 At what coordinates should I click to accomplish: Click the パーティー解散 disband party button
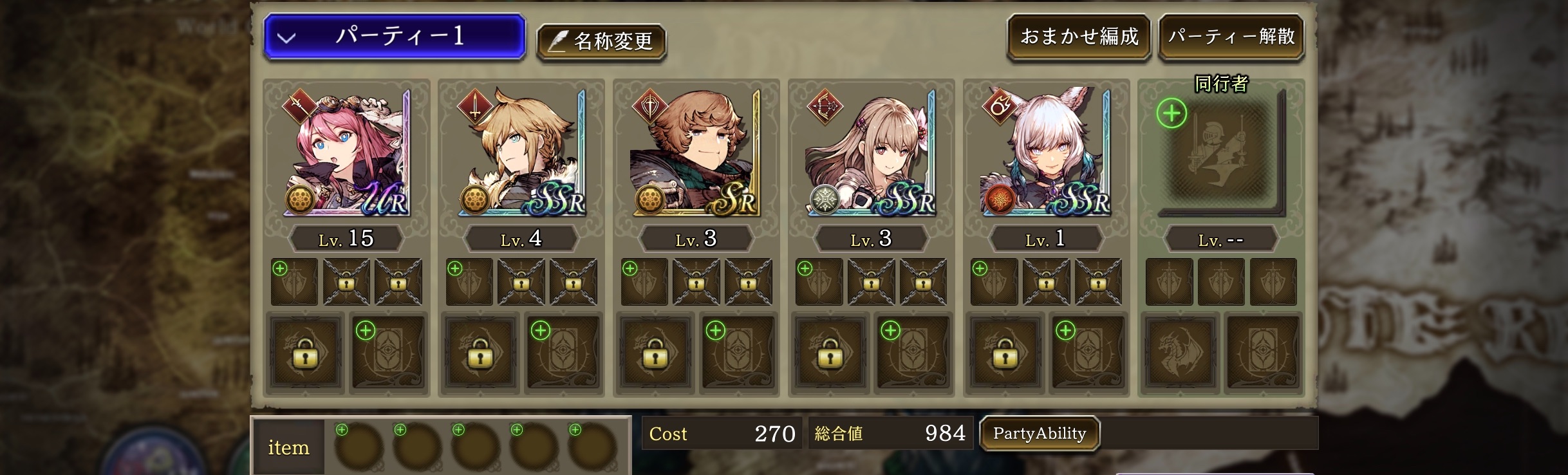tap(1231, 37)
